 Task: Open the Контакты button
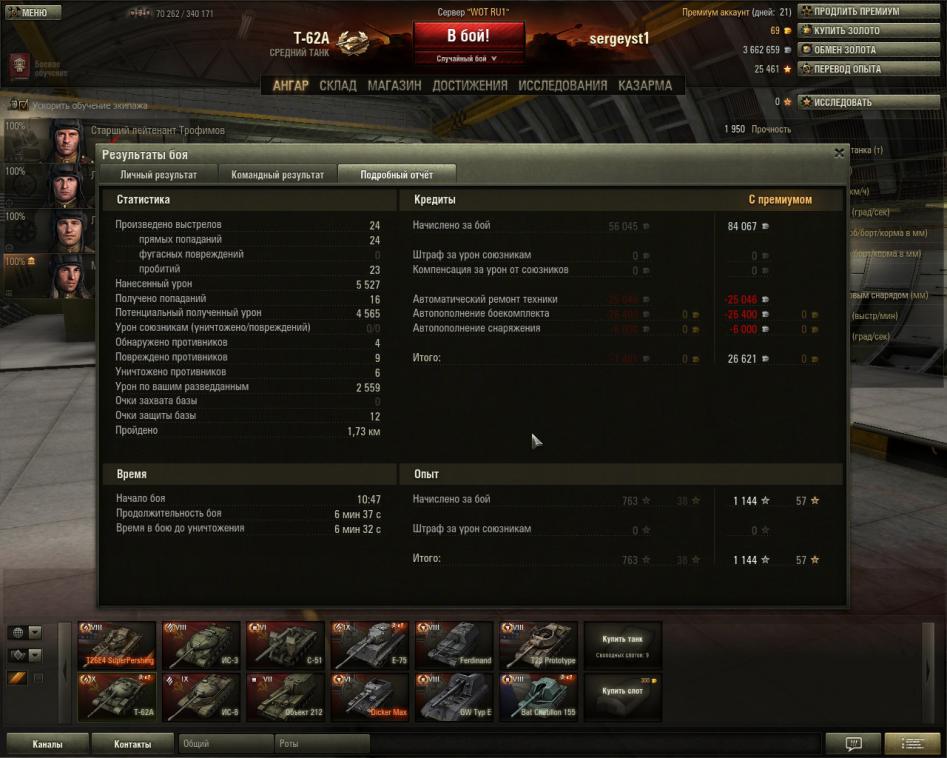coord(132,744)
